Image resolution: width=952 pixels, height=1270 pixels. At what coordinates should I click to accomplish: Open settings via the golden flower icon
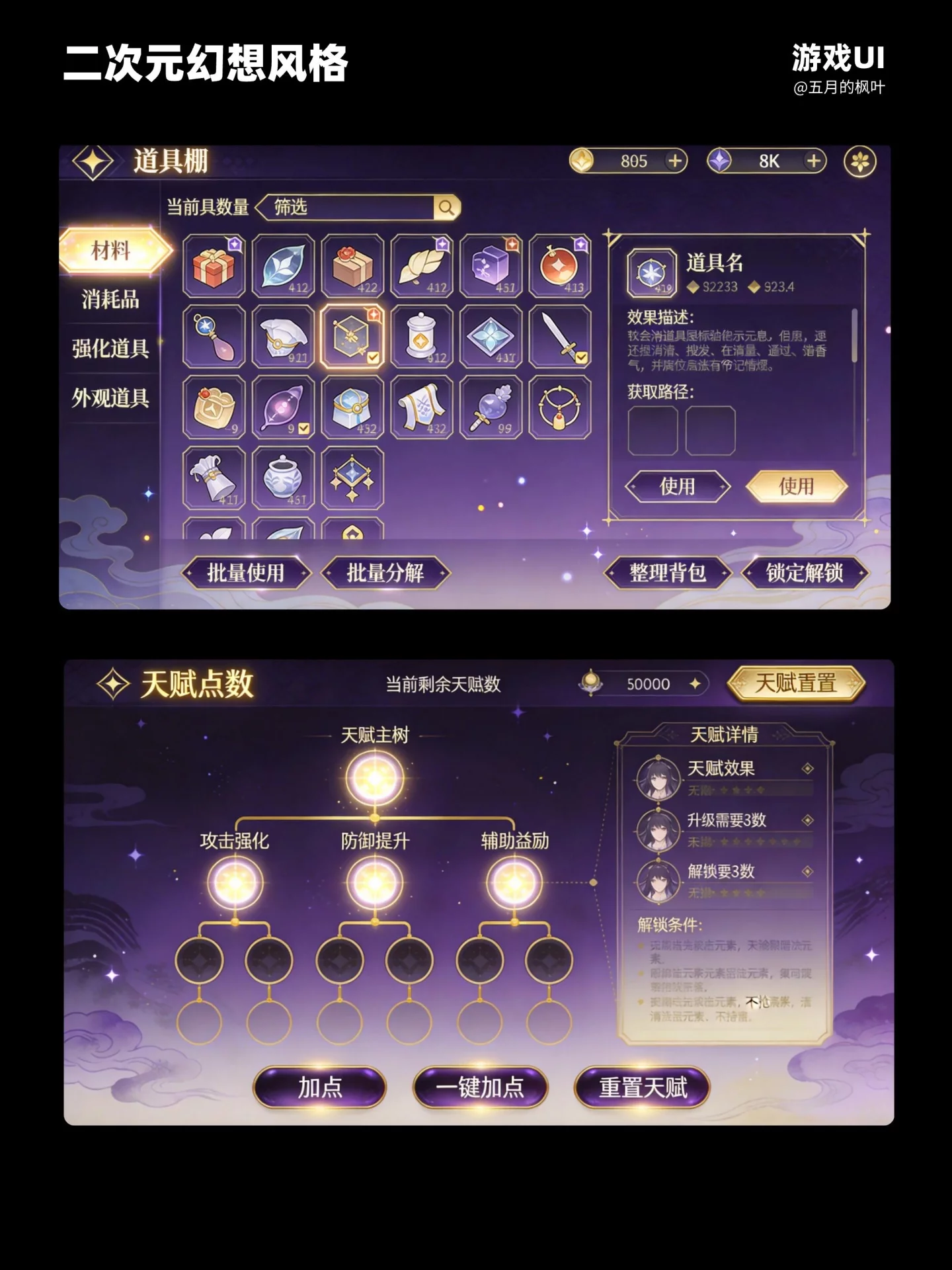point(859,161)
